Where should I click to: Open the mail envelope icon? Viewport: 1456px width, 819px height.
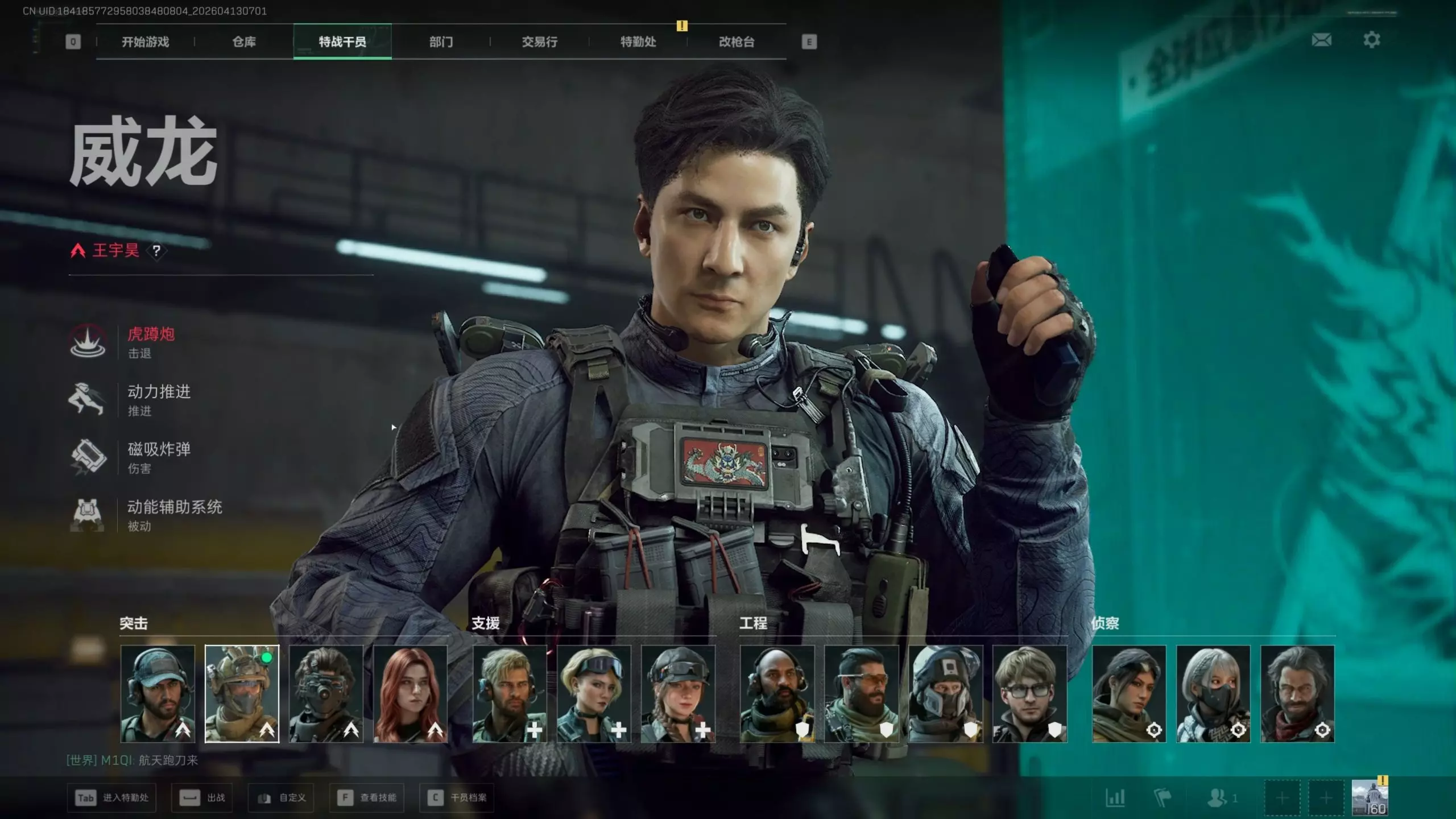point(1321,40)
